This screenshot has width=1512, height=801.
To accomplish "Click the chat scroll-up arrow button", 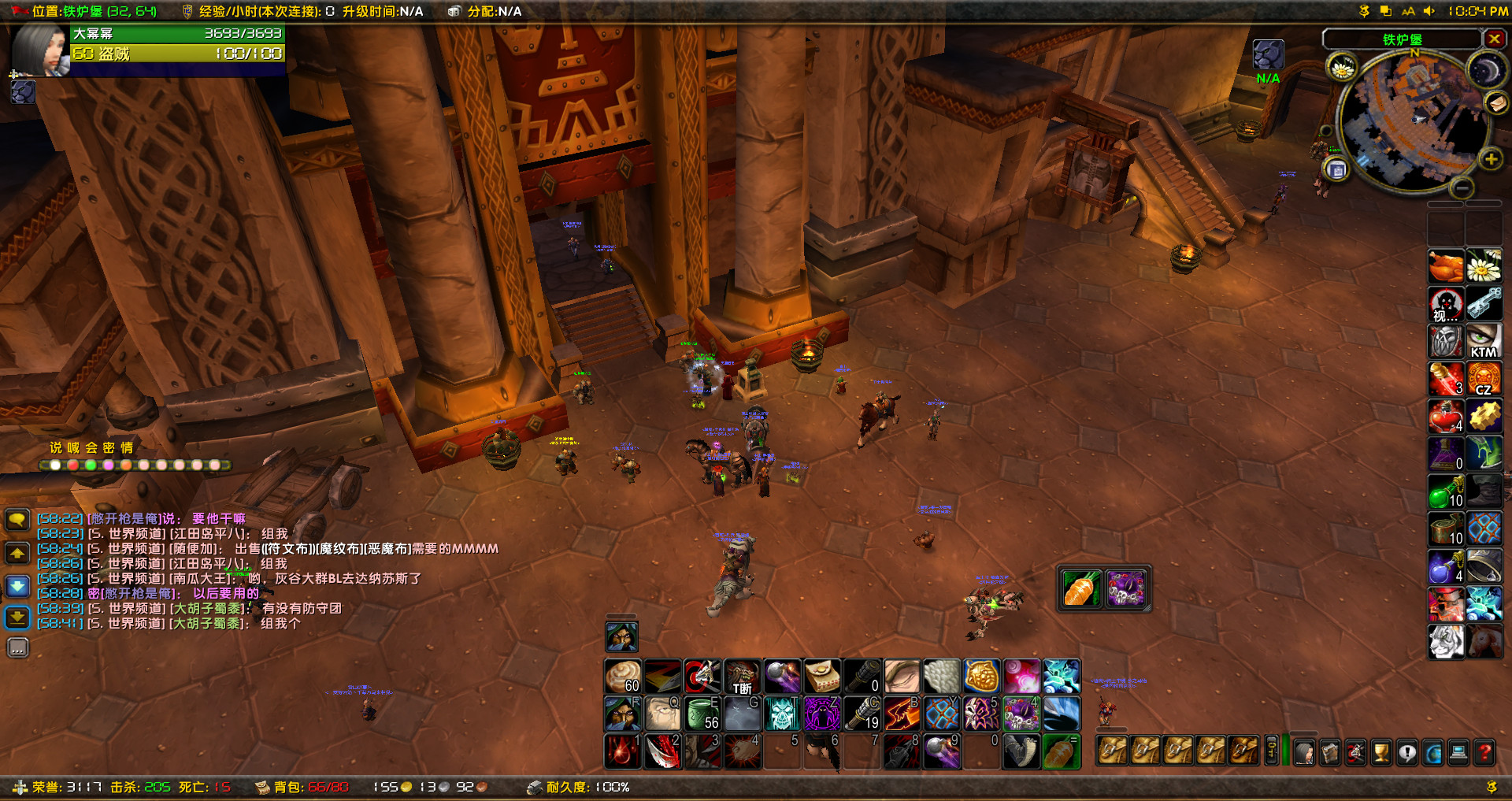I will point(17,554).
